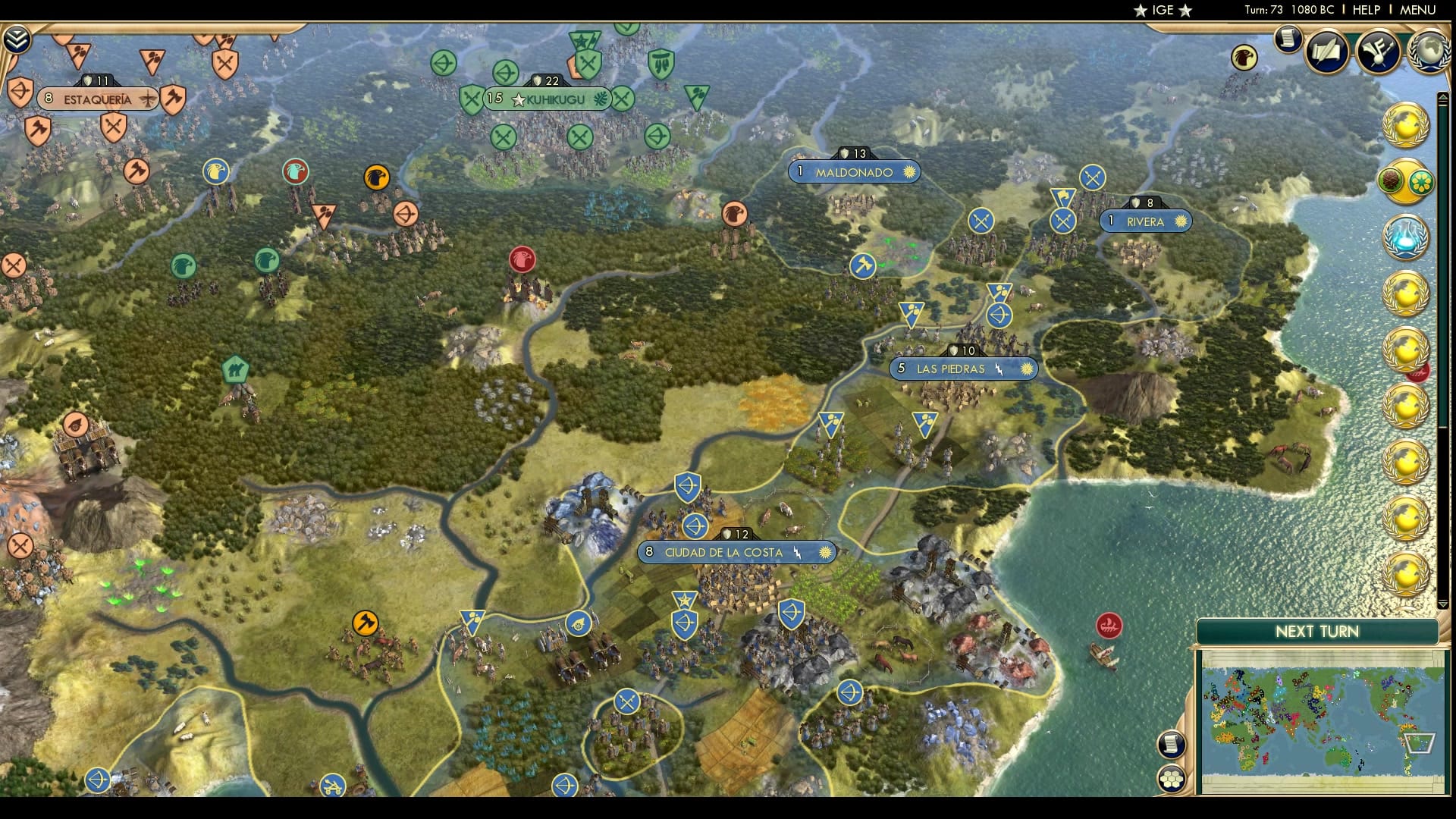Open the topmost gold diplomacy notification medallion
This screenshot has width=1456, height=819.
[1407, 124]
